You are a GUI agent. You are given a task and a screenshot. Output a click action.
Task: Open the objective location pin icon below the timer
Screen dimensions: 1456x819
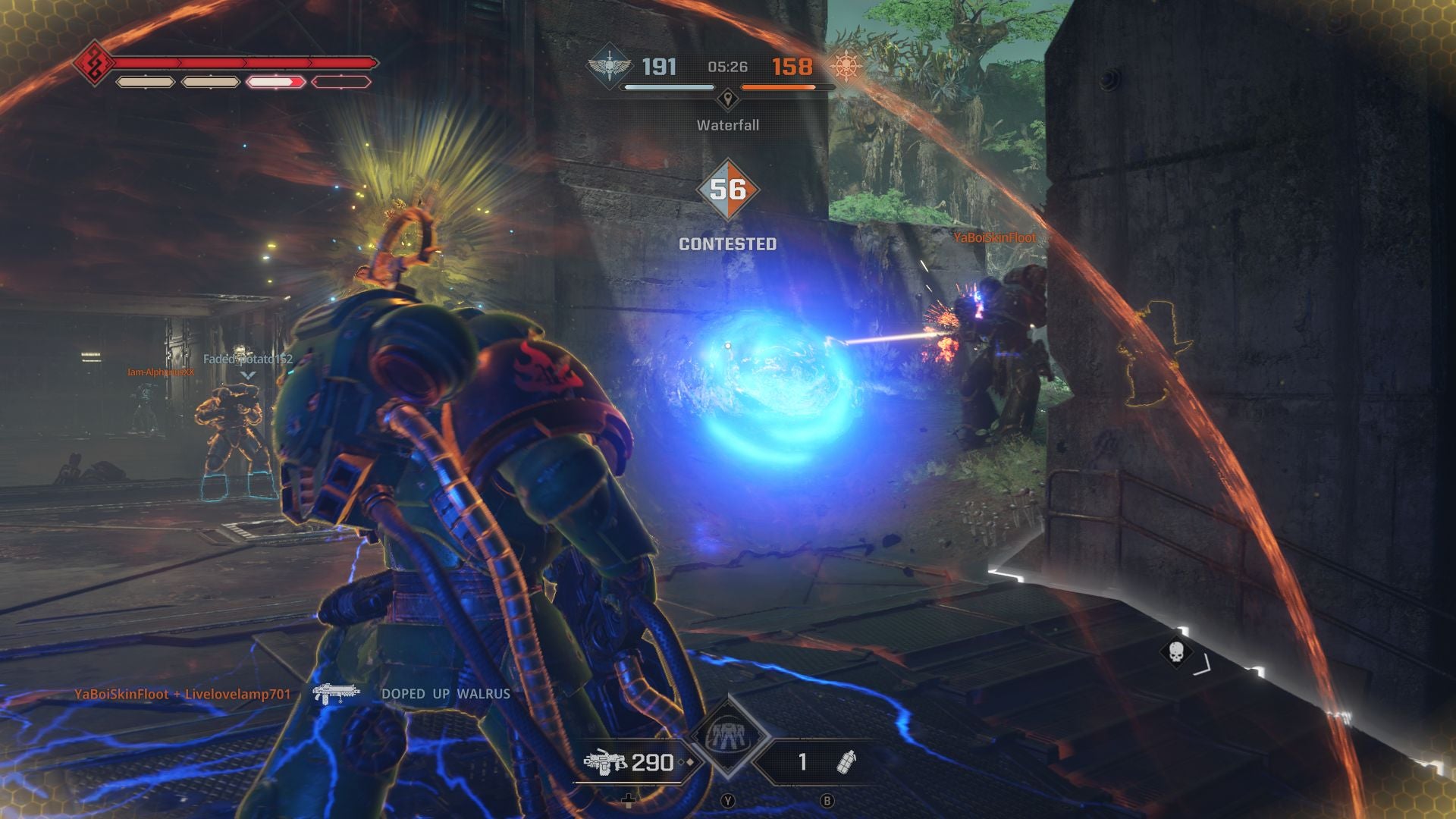coord(728,99)
